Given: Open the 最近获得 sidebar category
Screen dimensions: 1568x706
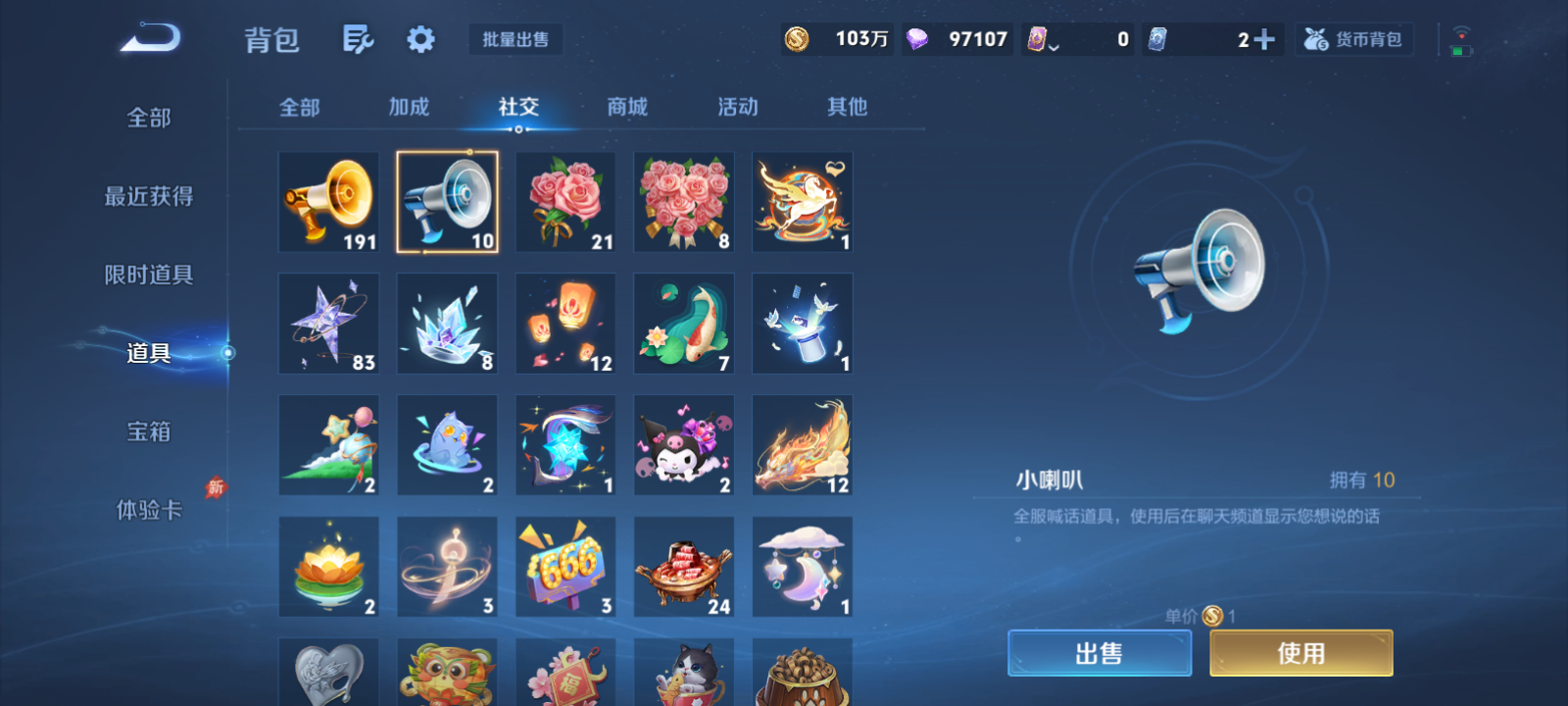Looking at the screenshot, I should point(147,196).
